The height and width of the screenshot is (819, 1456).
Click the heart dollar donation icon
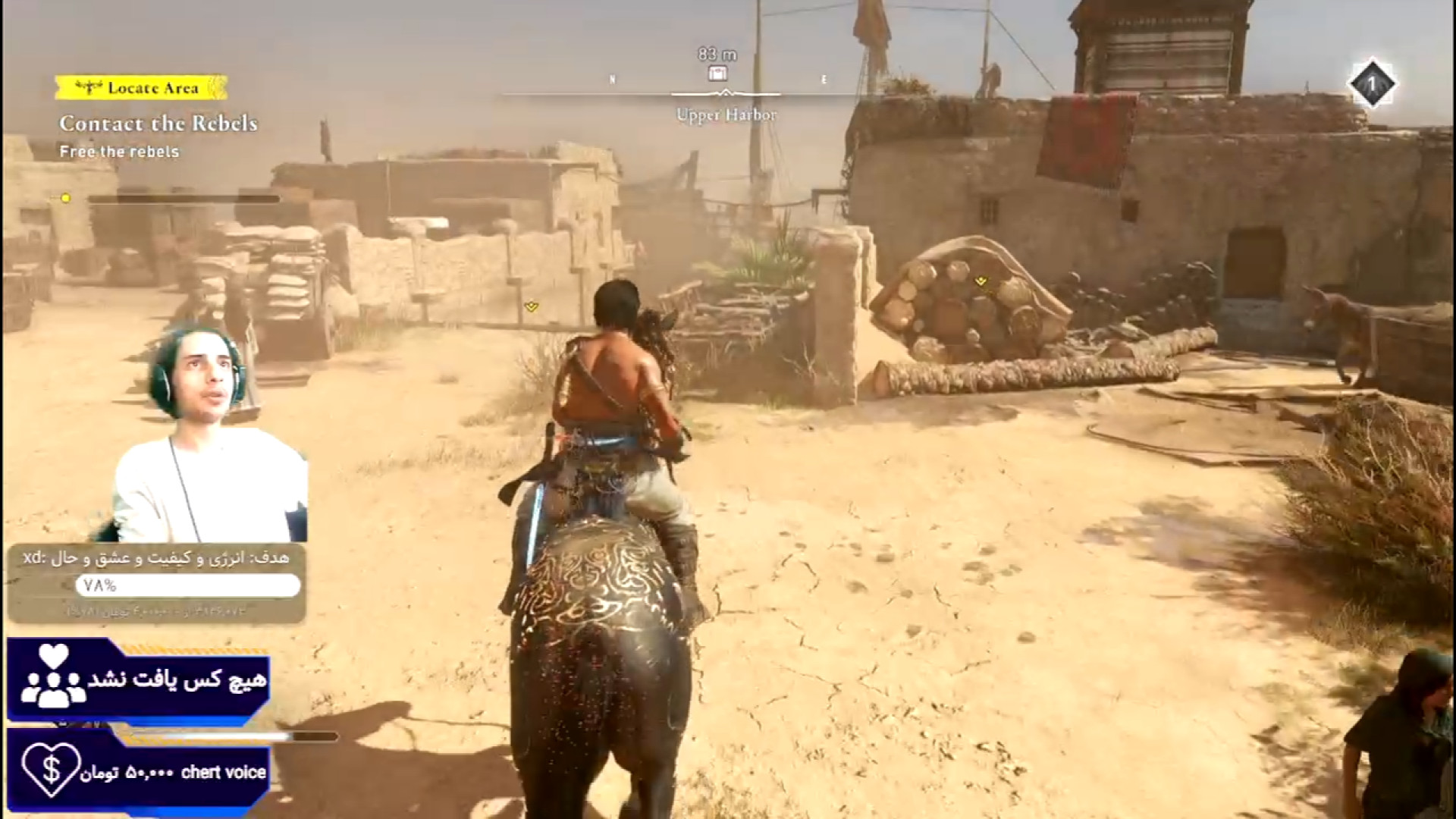tap(50, 770)
